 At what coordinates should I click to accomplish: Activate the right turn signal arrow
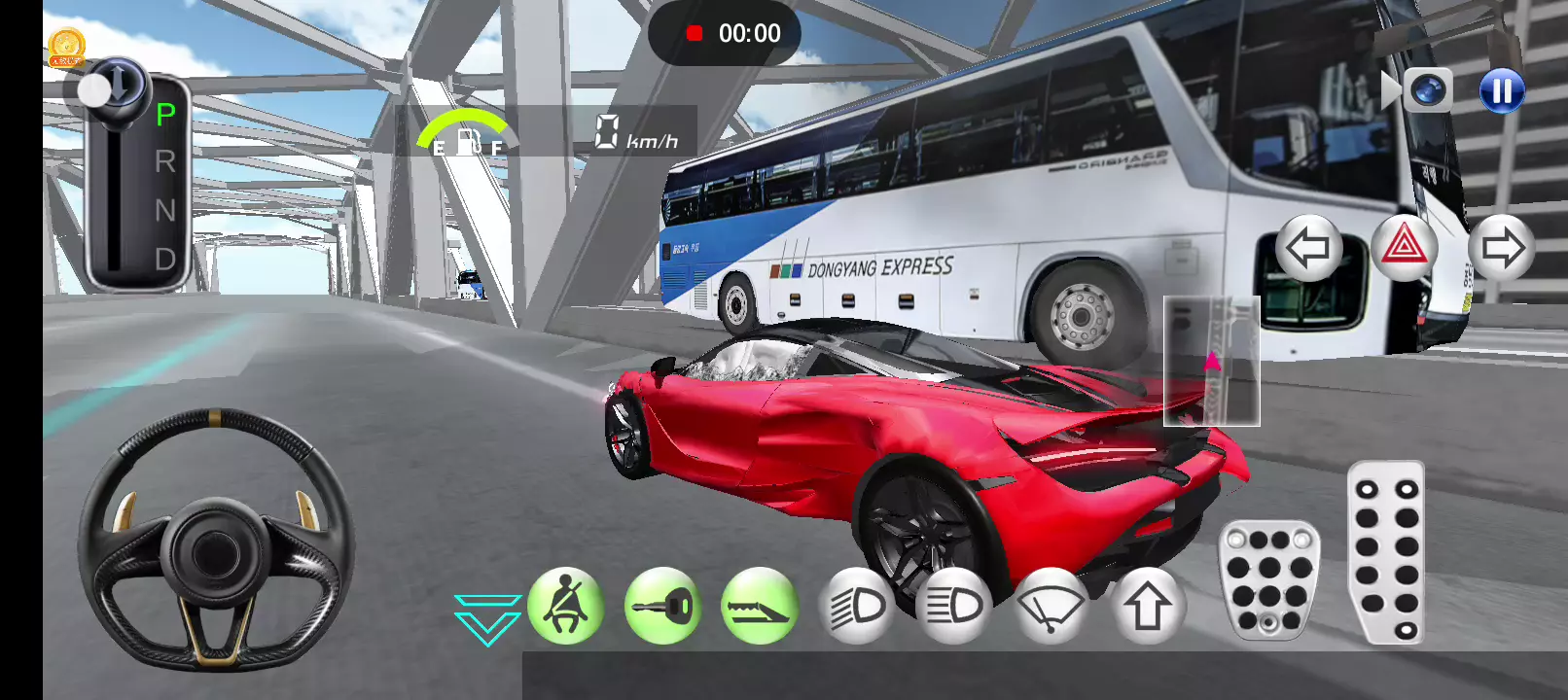[x=1501, y=249]
